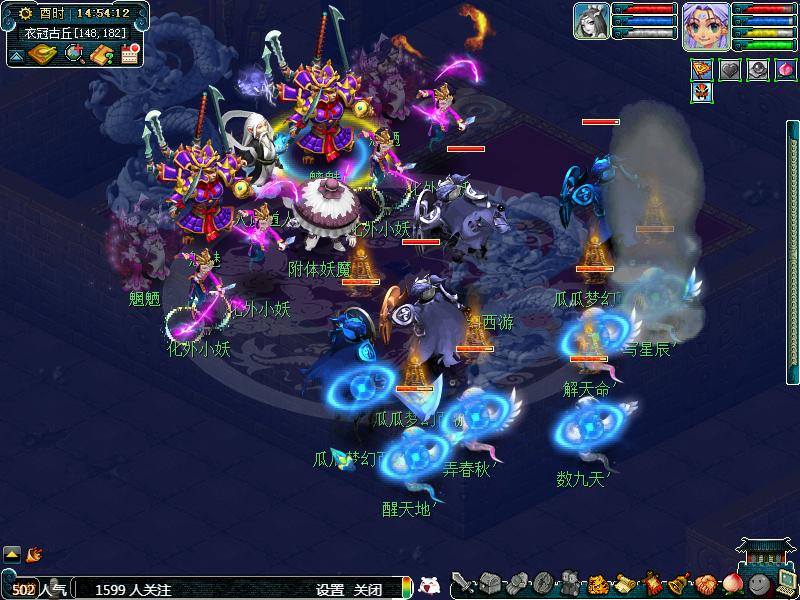Open the green monitor system icon
Screen dimensions: 800x600
[x=785, y=583]
